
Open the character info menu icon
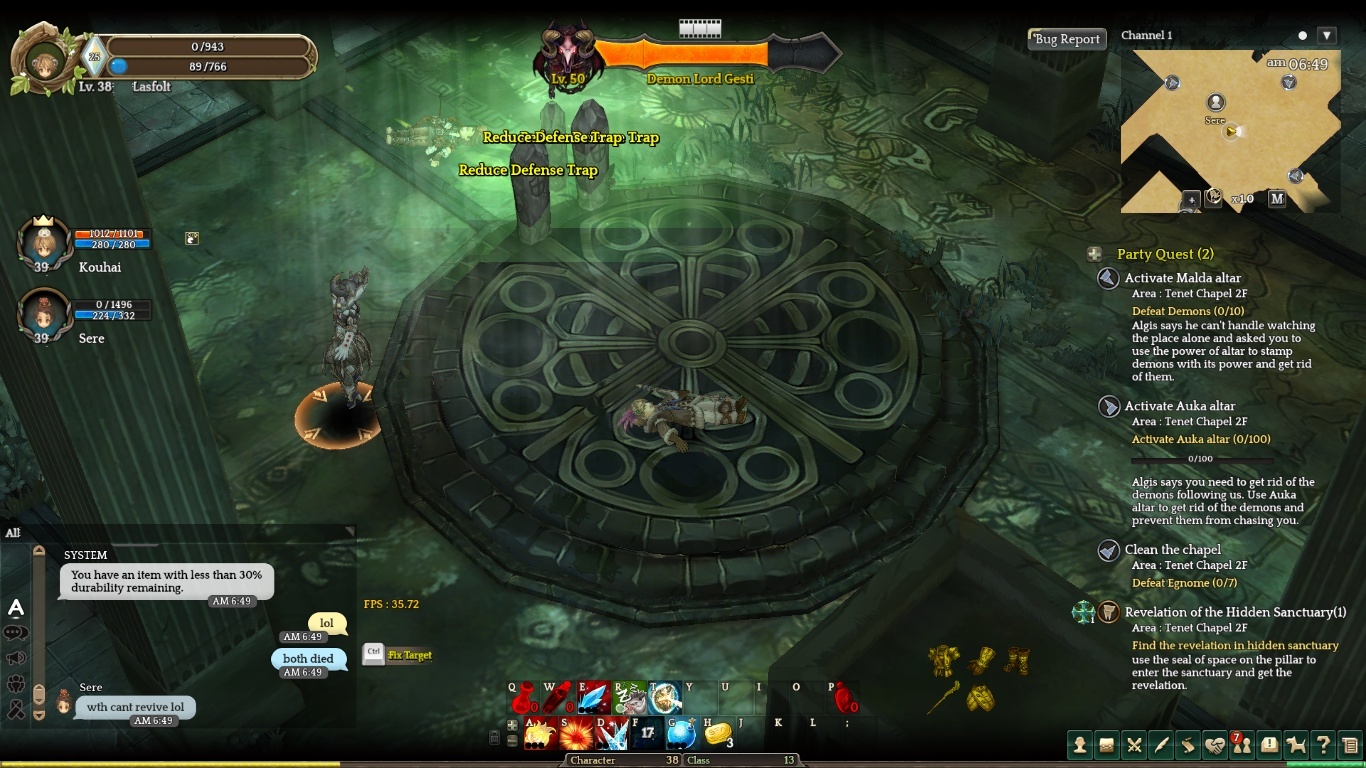point(1080,744)
